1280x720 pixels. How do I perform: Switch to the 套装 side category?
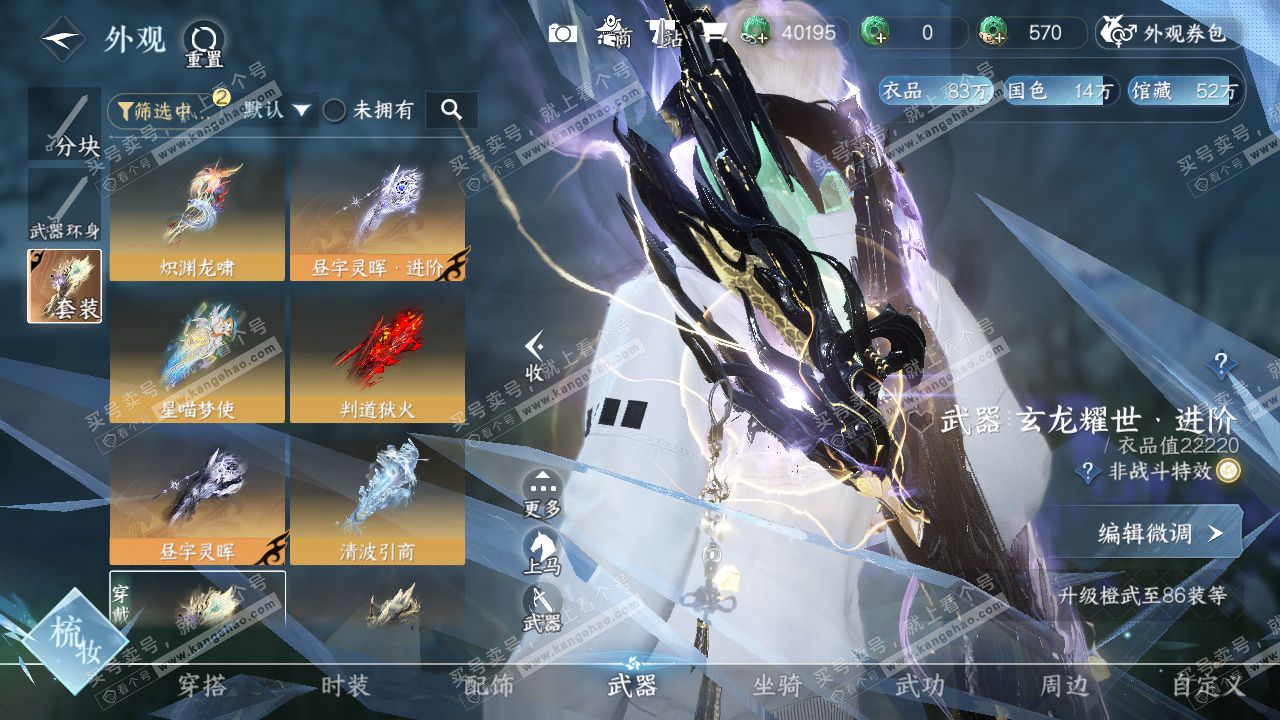tap(64, 286)
